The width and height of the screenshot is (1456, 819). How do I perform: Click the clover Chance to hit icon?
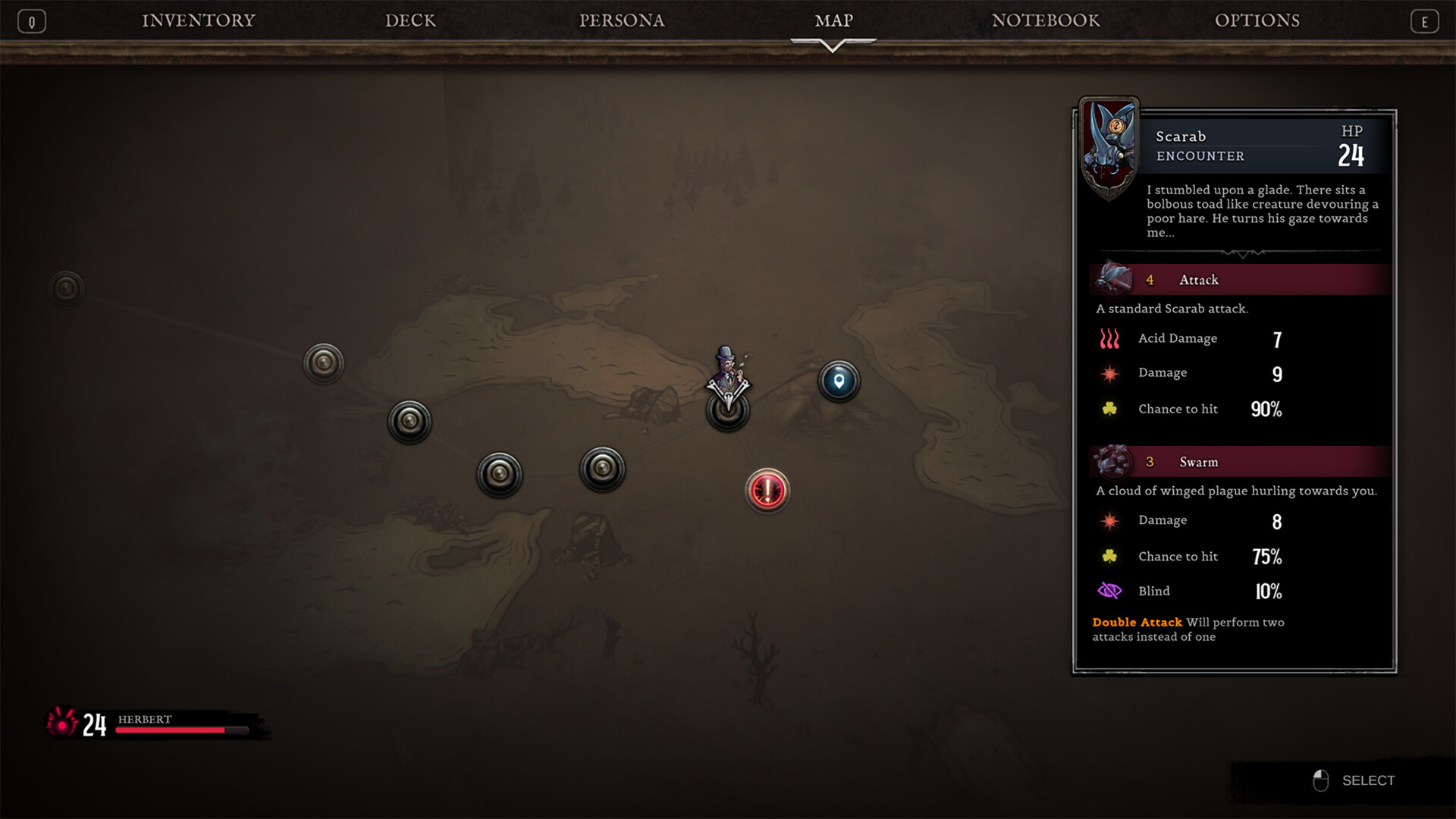tap(1109, 409)
